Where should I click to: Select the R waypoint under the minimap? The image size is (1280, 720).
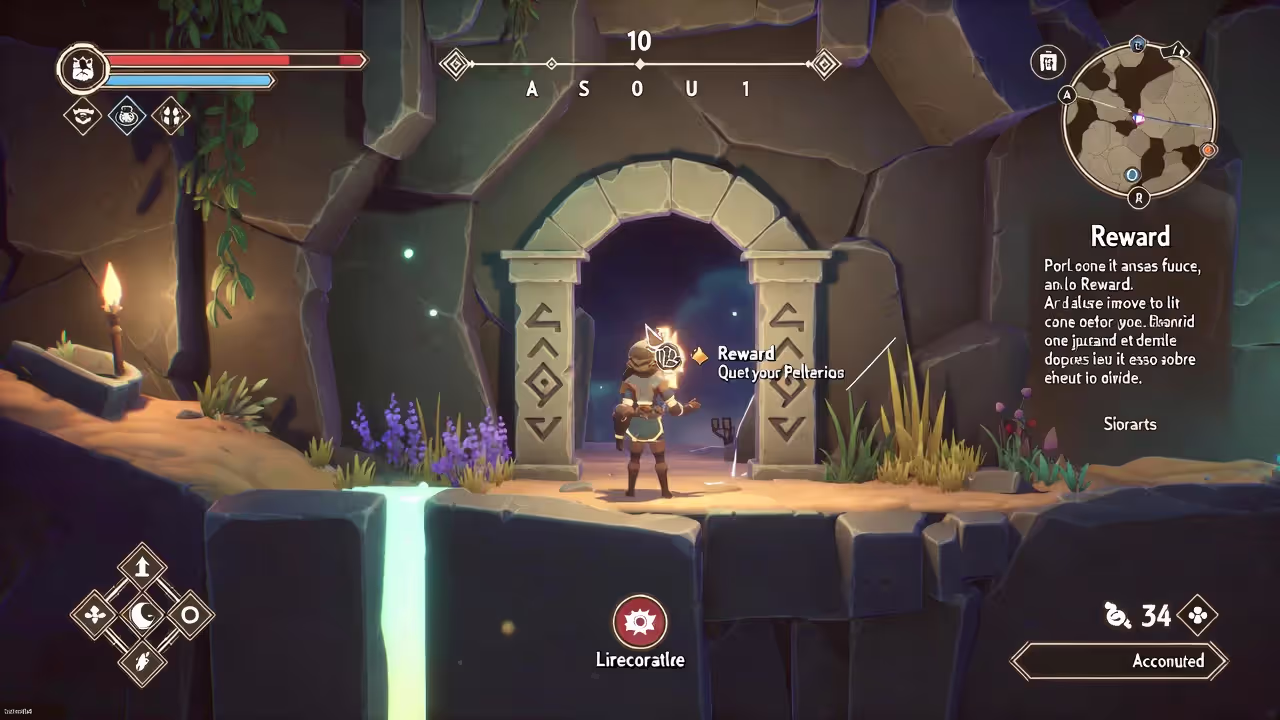coord(1138,199)
